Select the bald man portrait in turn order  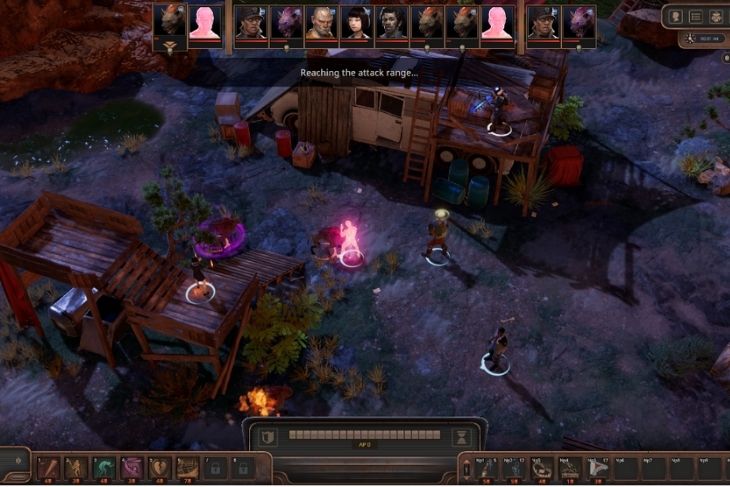pos(320,22)
